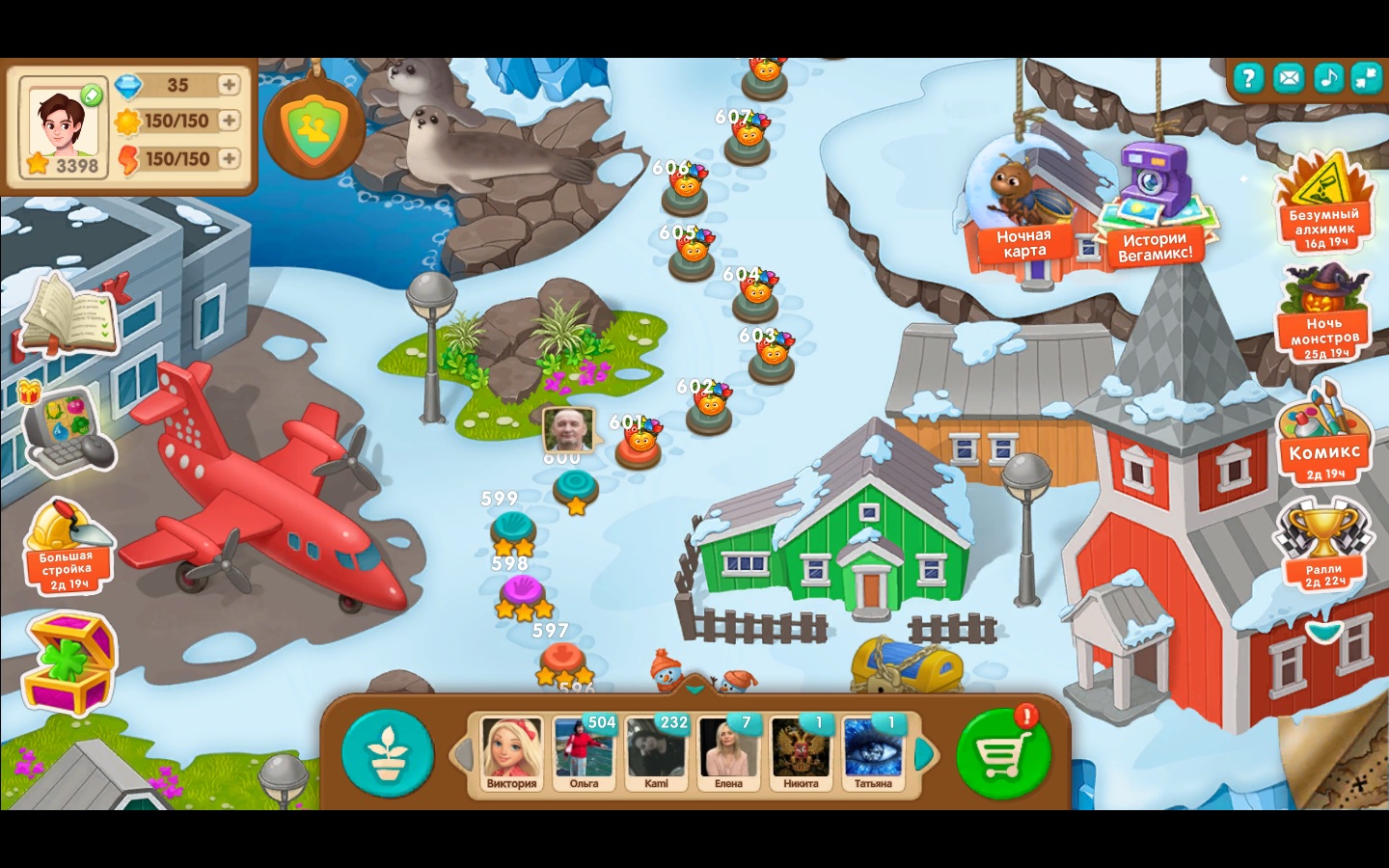The image size is (1389, 868).
Task: Toggle the music note sound button
Action: pyautogui.click(x=1328, y=78)
